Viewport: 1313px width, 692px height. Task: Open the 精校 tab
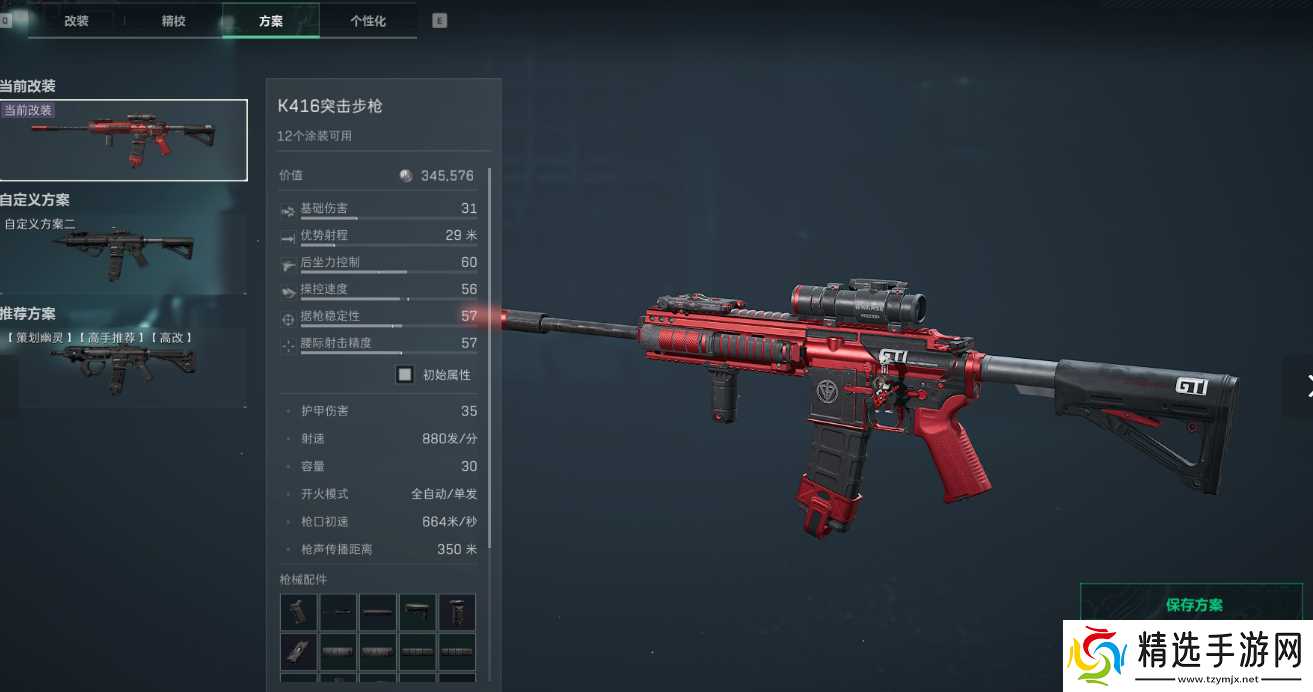click(x=173, y=21)
